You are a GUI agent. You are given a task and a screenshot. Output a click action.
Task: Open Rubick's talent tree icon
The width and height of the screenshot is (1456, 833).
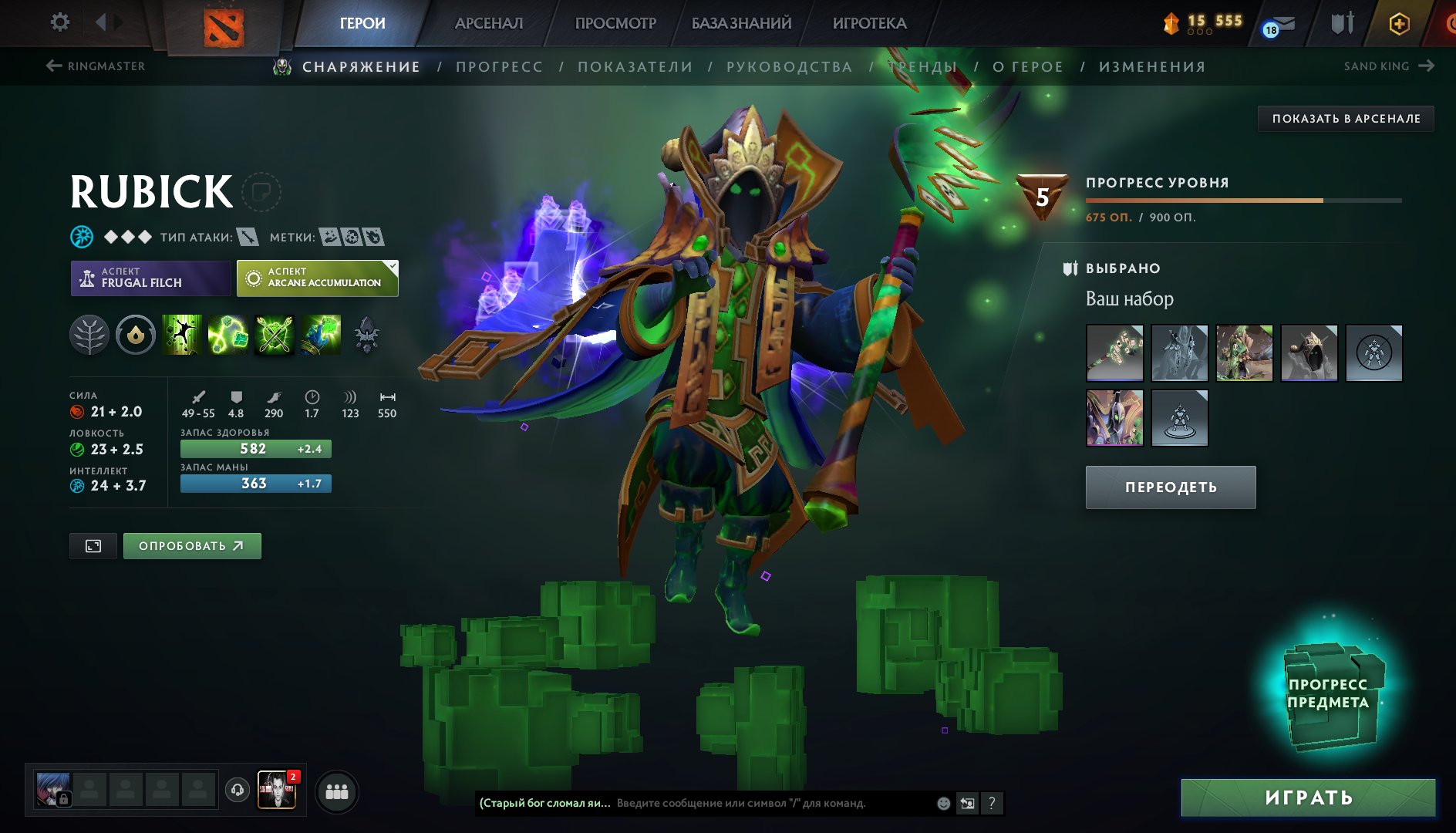89,334
